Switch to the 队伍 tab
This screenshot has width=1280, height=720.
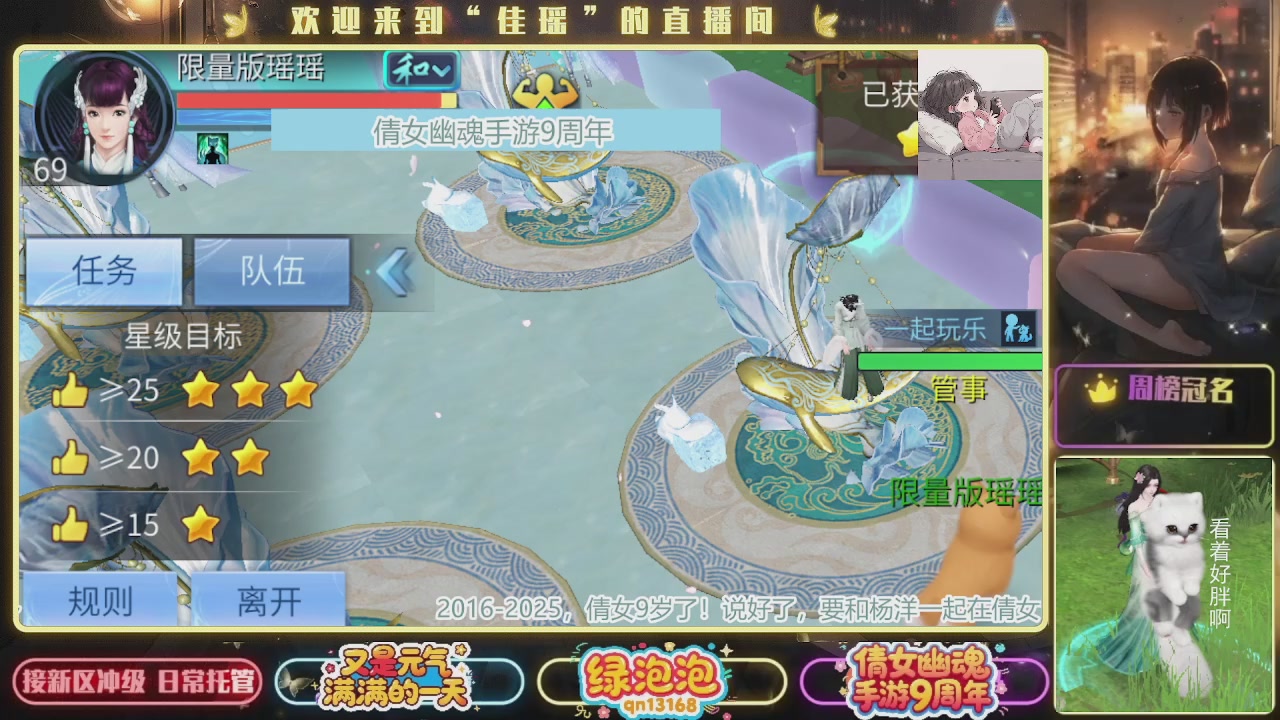(272, 271)
